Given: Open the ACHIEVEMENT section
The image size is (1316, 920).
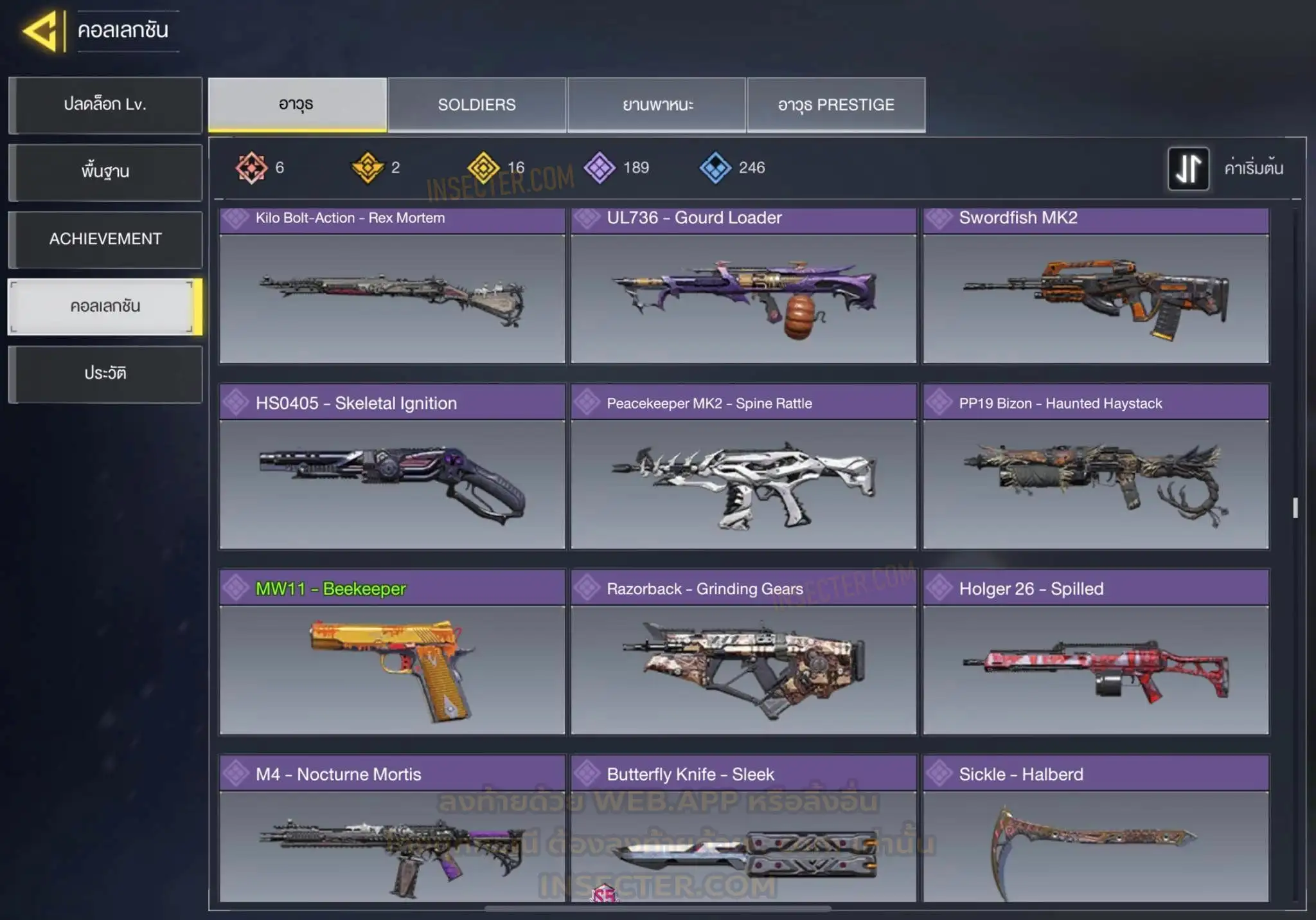Looking at the screenshot, I should coord(105,239).
